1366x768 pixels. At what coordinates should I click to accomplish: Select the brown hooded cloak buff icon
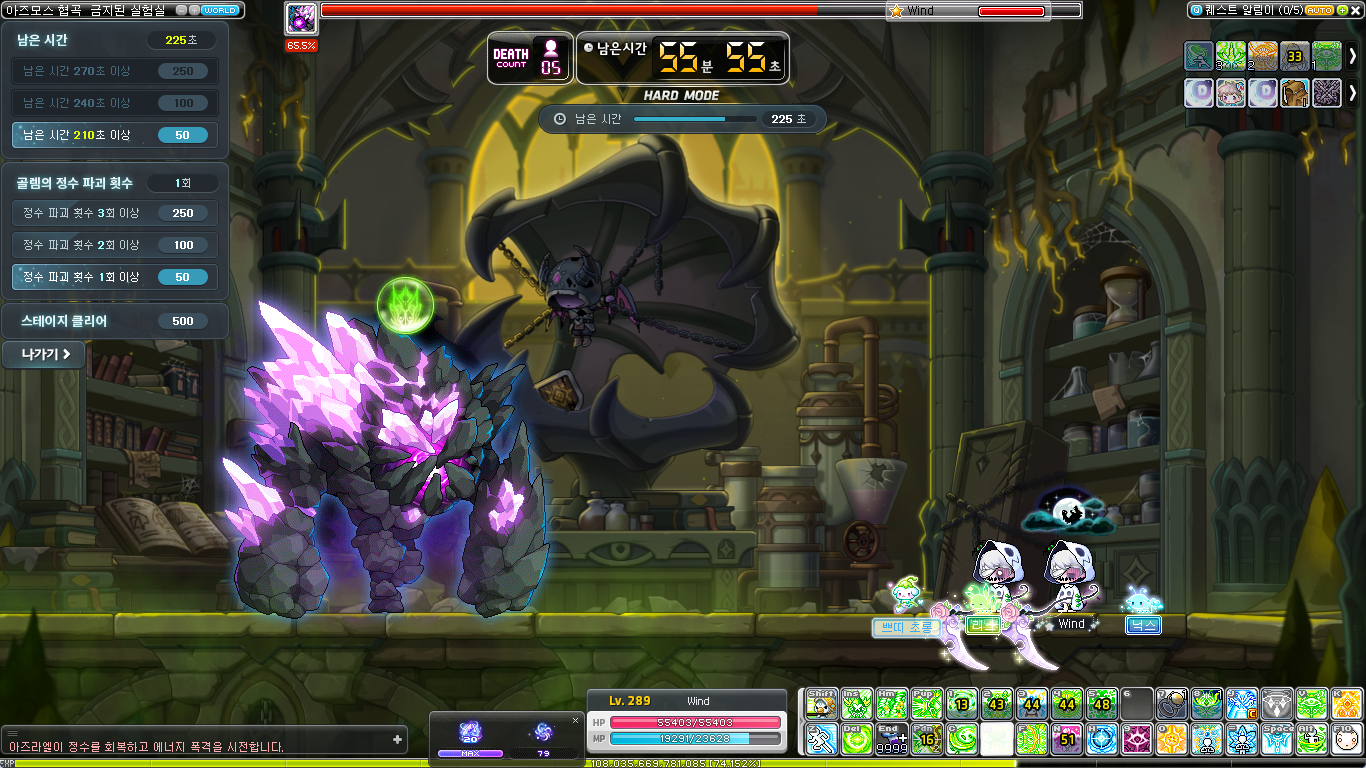1295,93
